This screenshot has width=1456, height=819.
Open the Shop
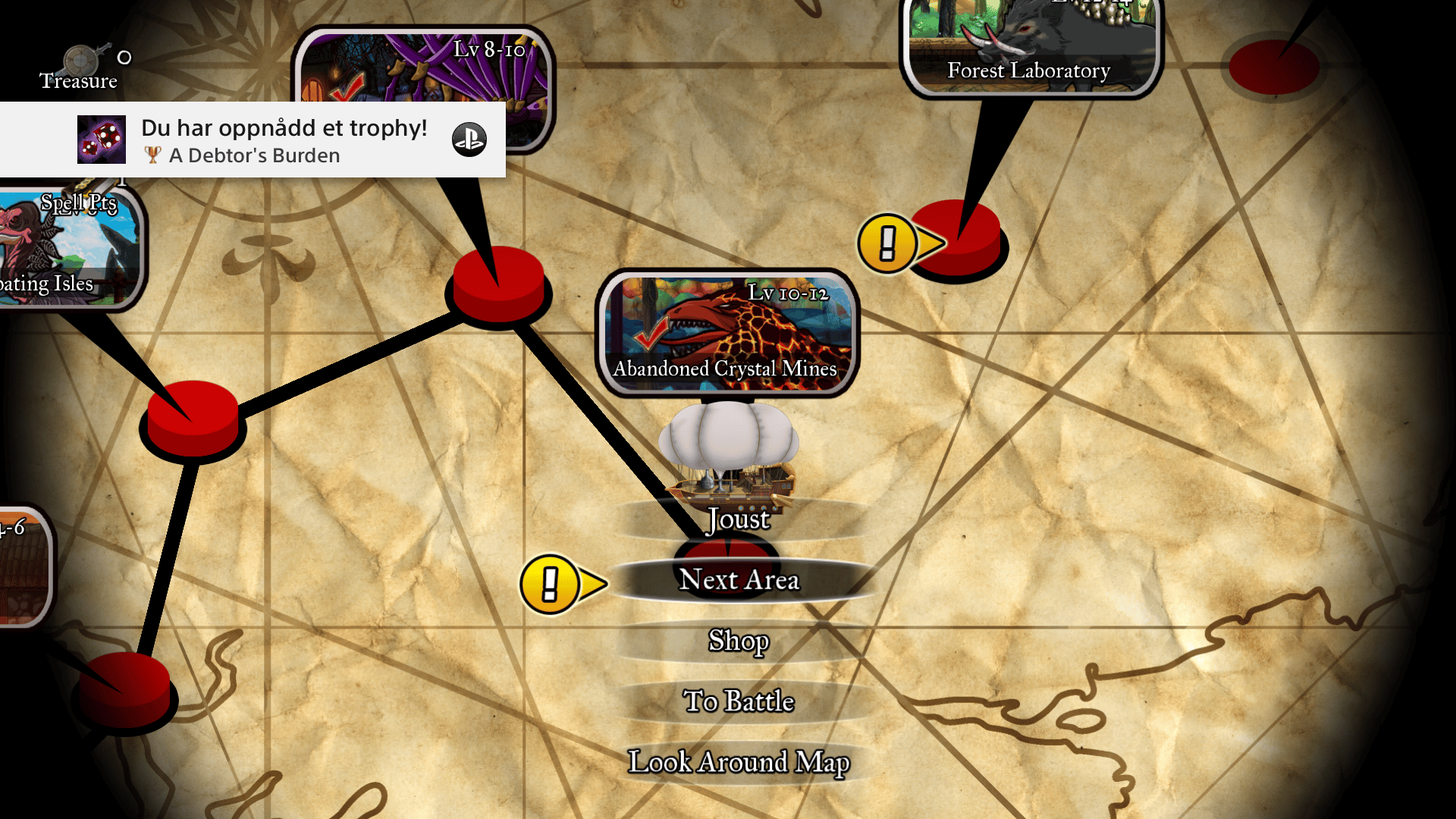pyautogui.click(x=739, y=641)
